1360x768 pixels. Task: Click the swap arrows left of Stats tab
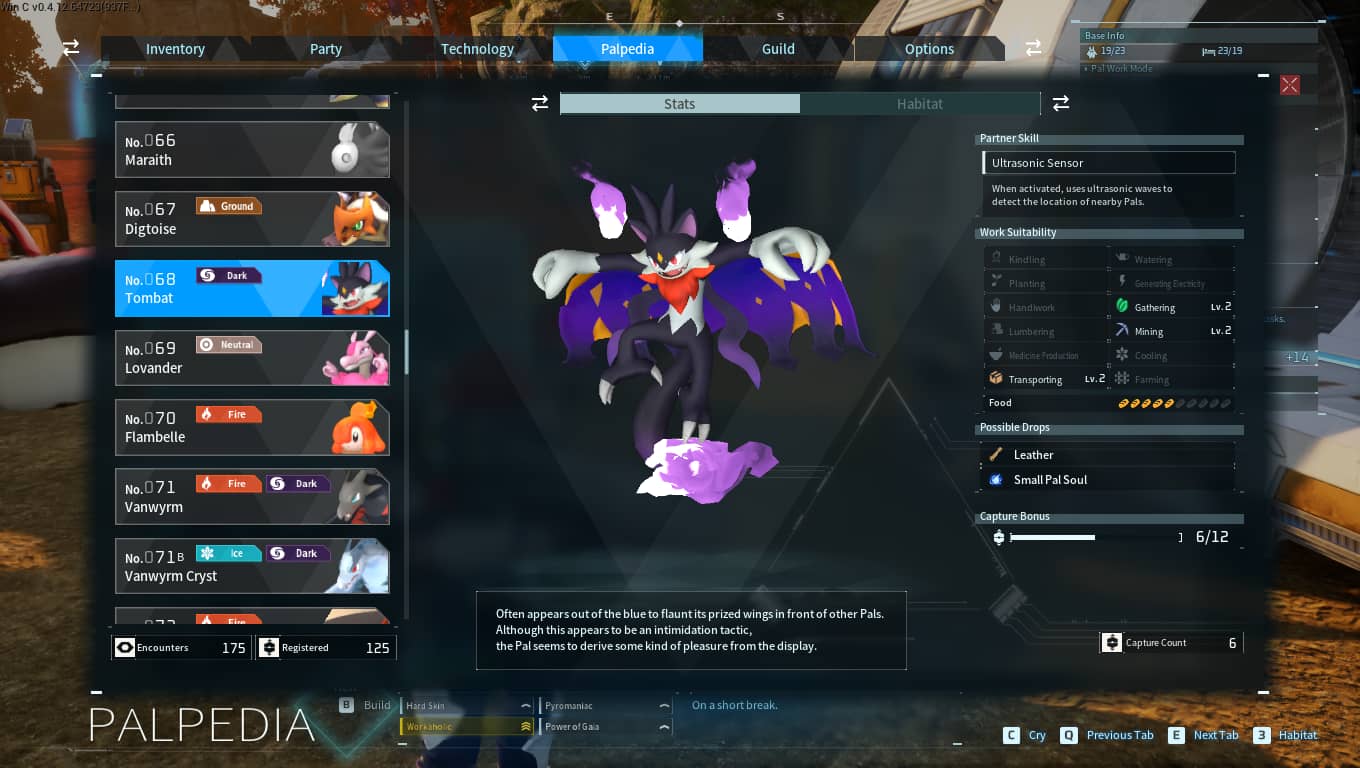(x=540, y=103)
